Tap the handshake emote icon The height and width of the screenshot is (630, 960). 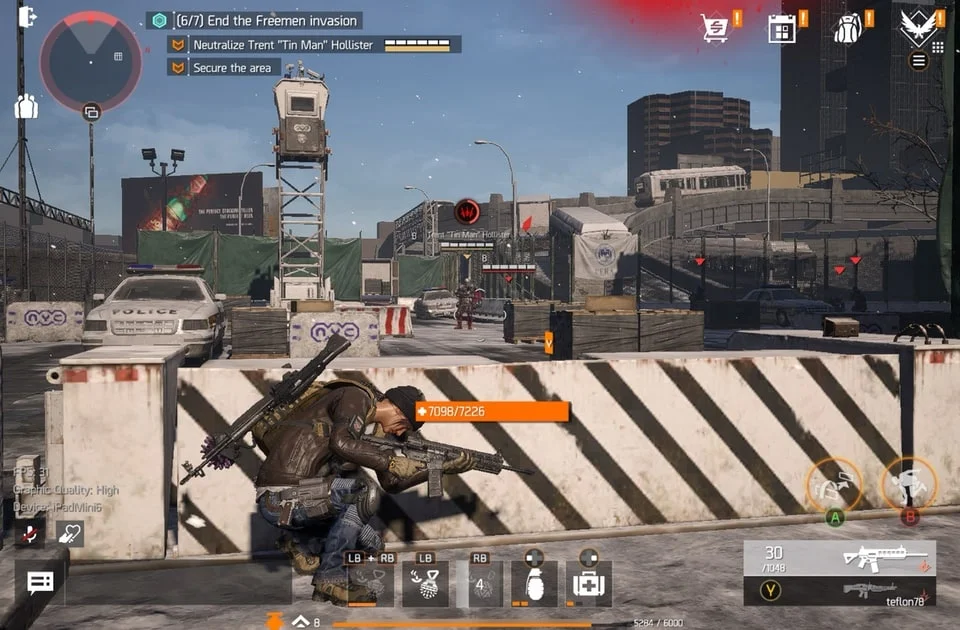69,533
